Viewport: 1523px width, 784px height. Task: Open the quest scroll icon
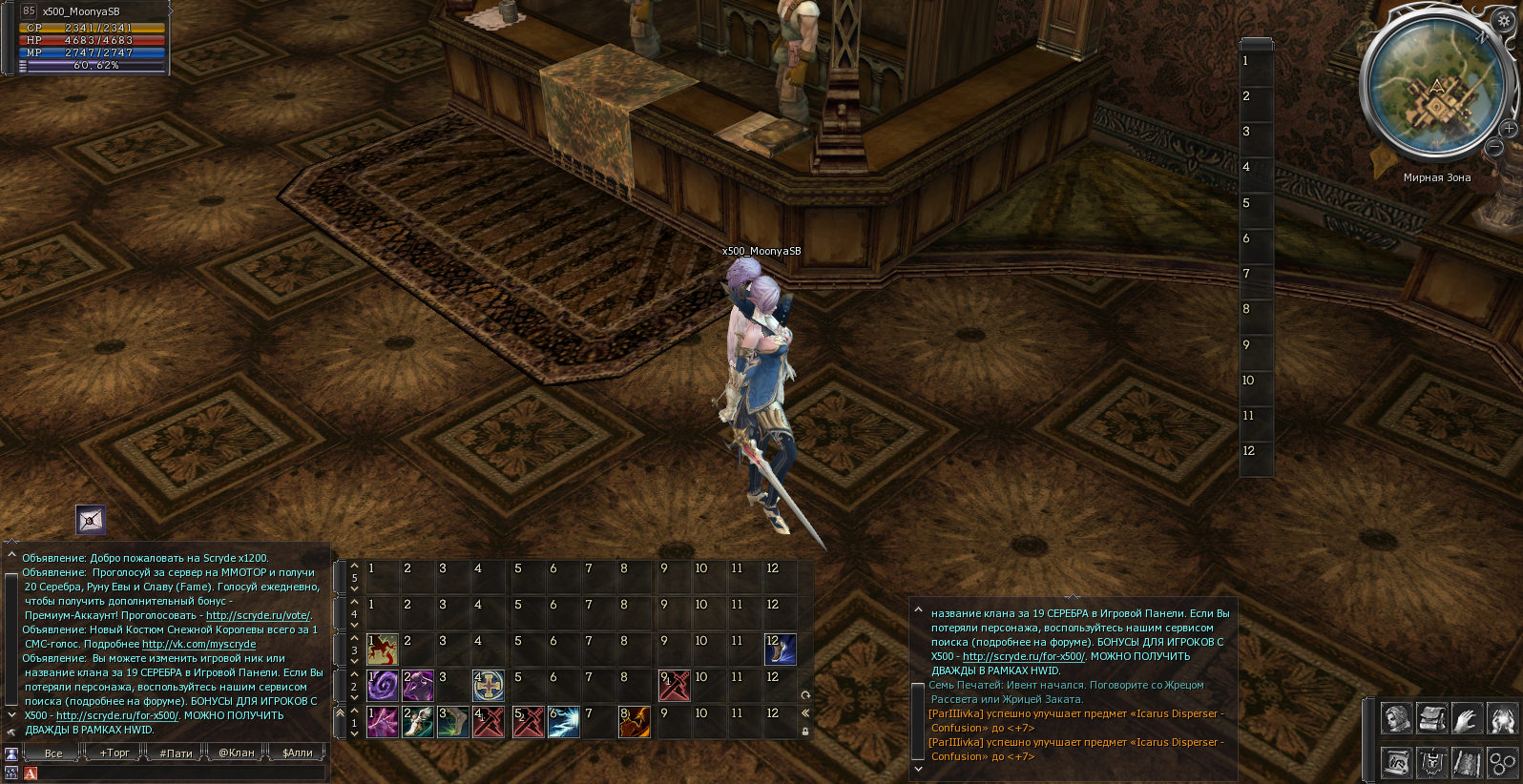1396,762
